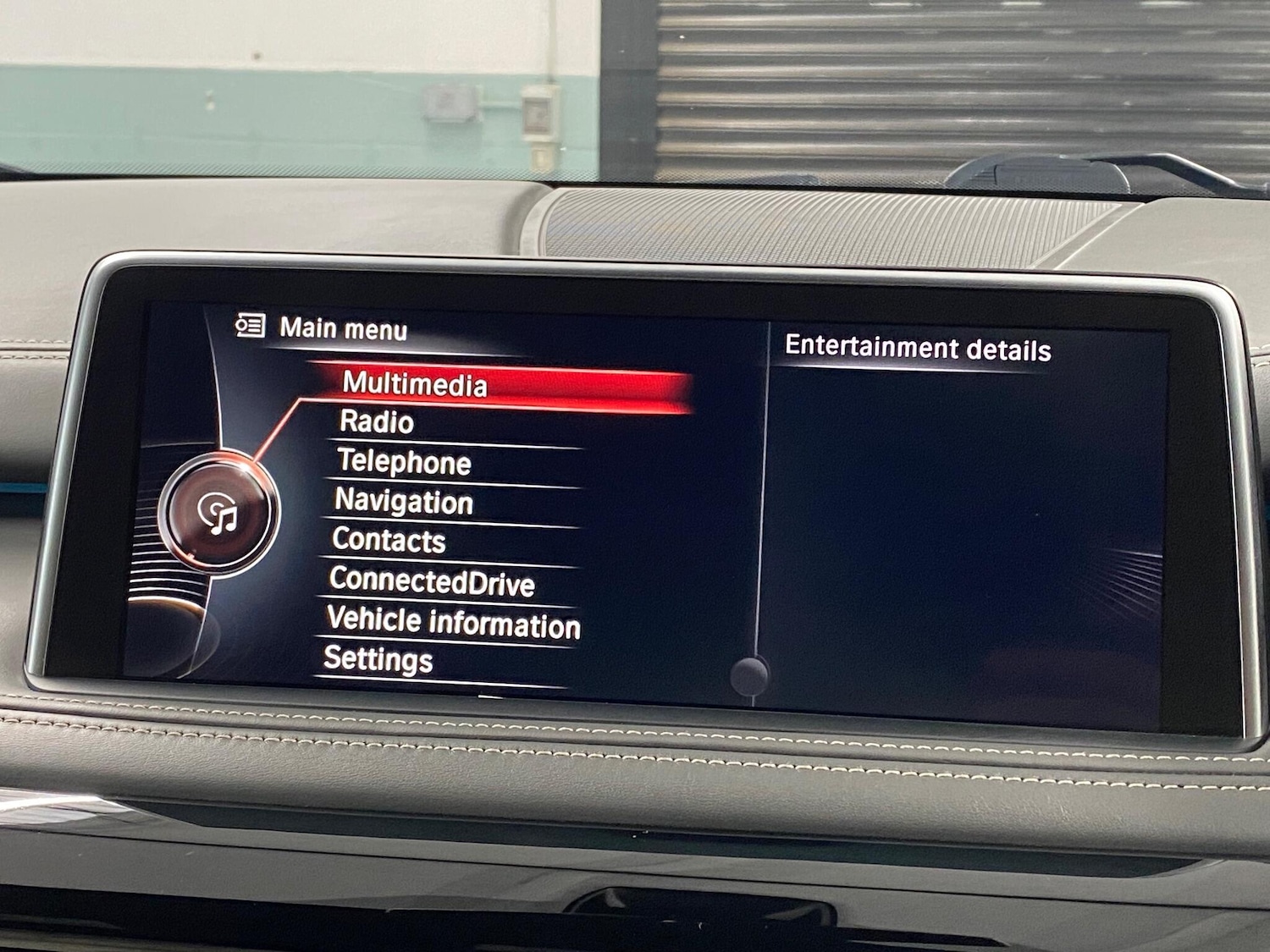The height and width of the screenshot is (952, 1270).
Task: Open Telephone from the main menu
Action: [x=403, y=462]
